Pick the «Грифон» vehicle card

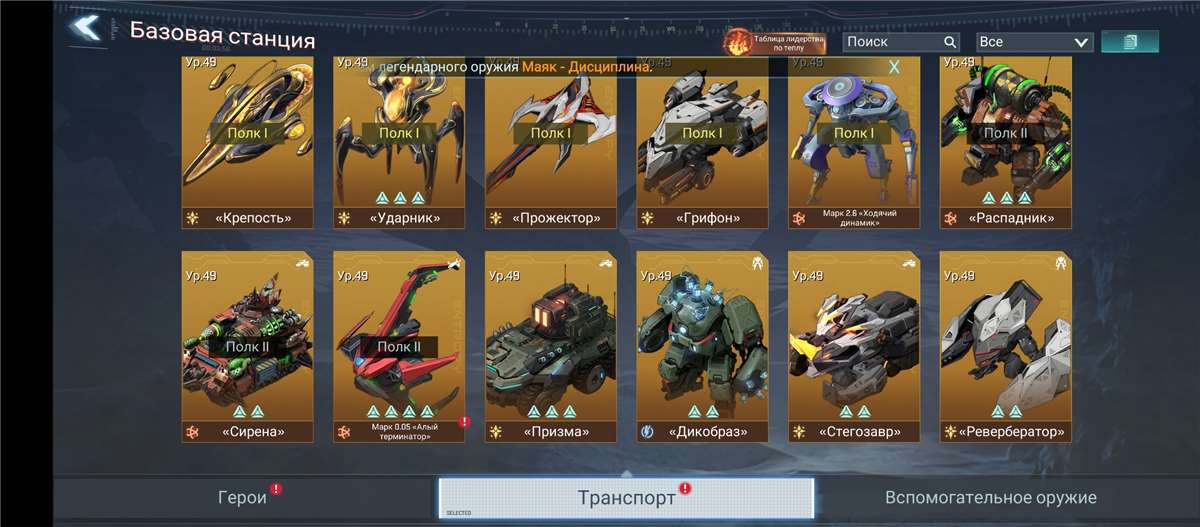703,142
